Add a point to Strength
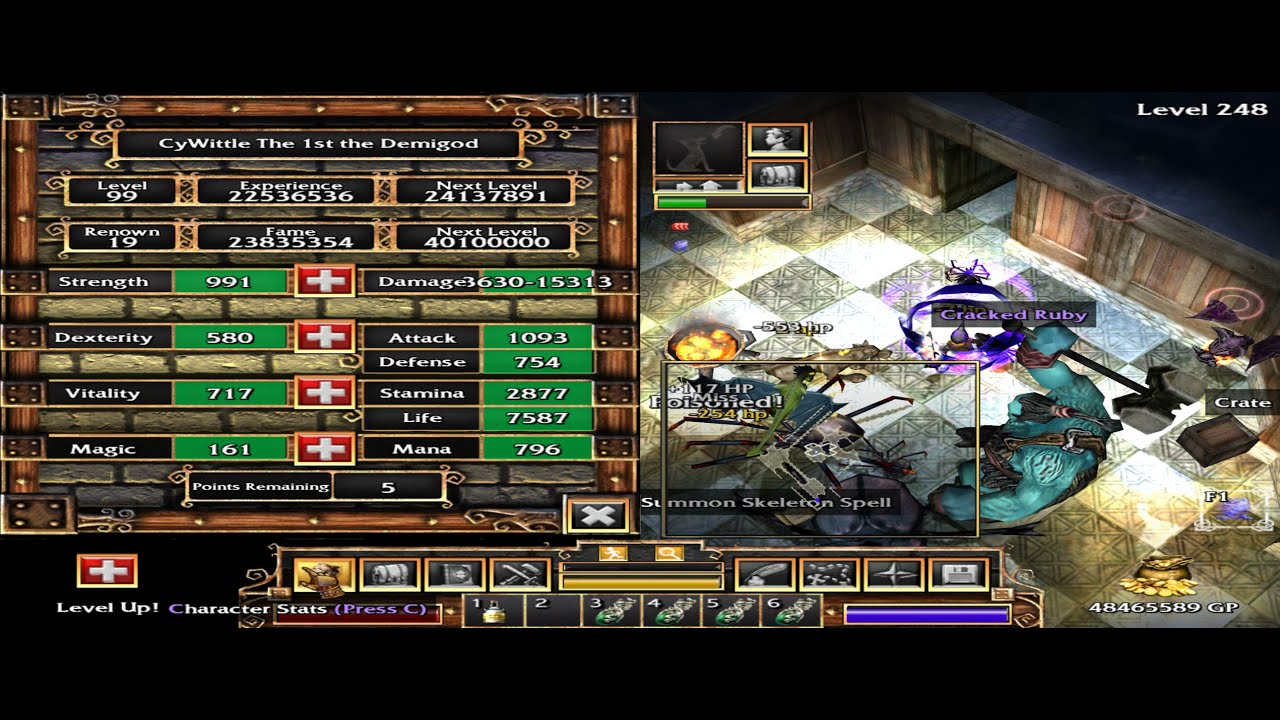Image resolution: width=1280 pixels, height=720 pixels. click(325, 281)
